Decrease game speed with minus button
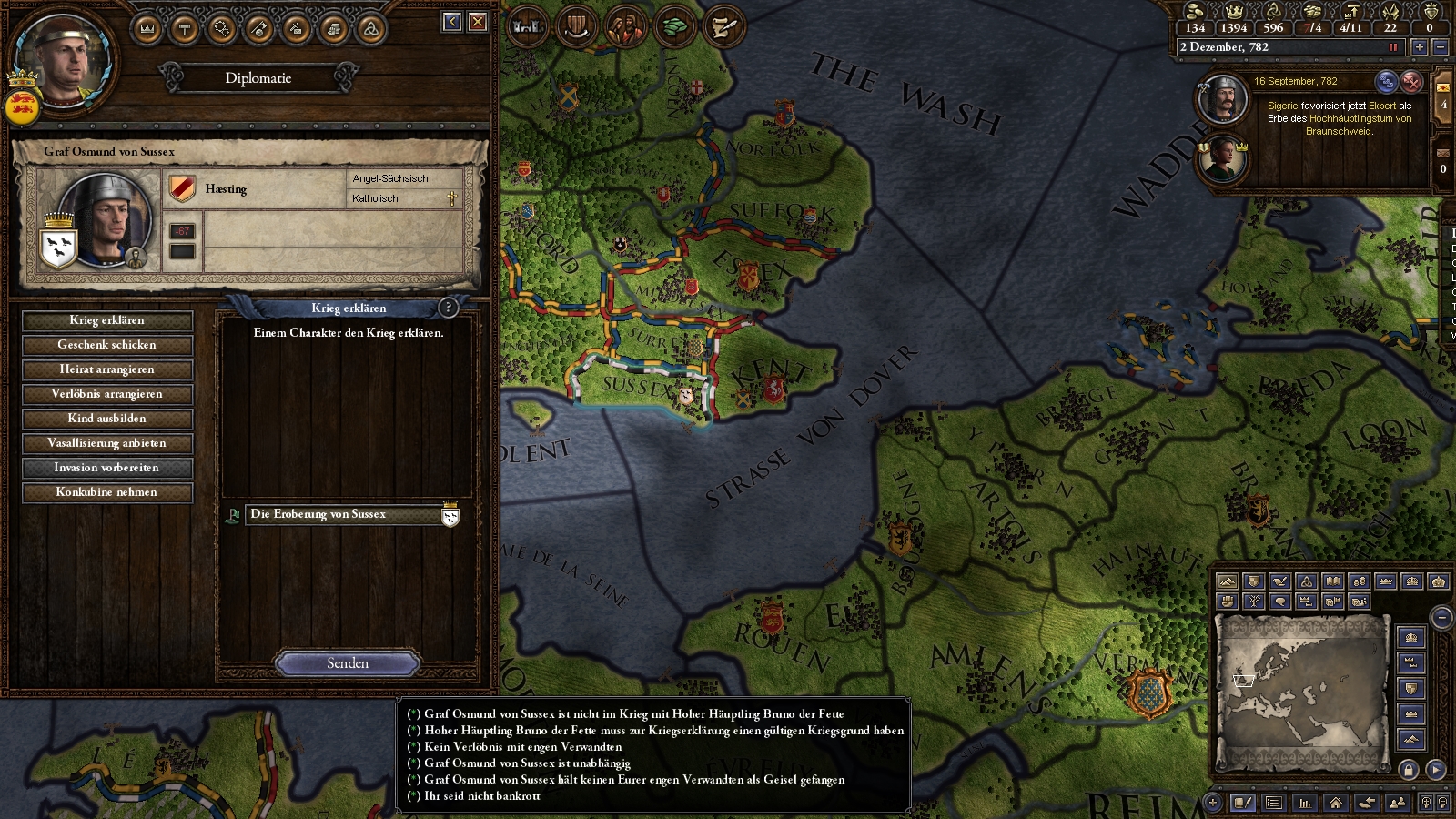 1440,47
